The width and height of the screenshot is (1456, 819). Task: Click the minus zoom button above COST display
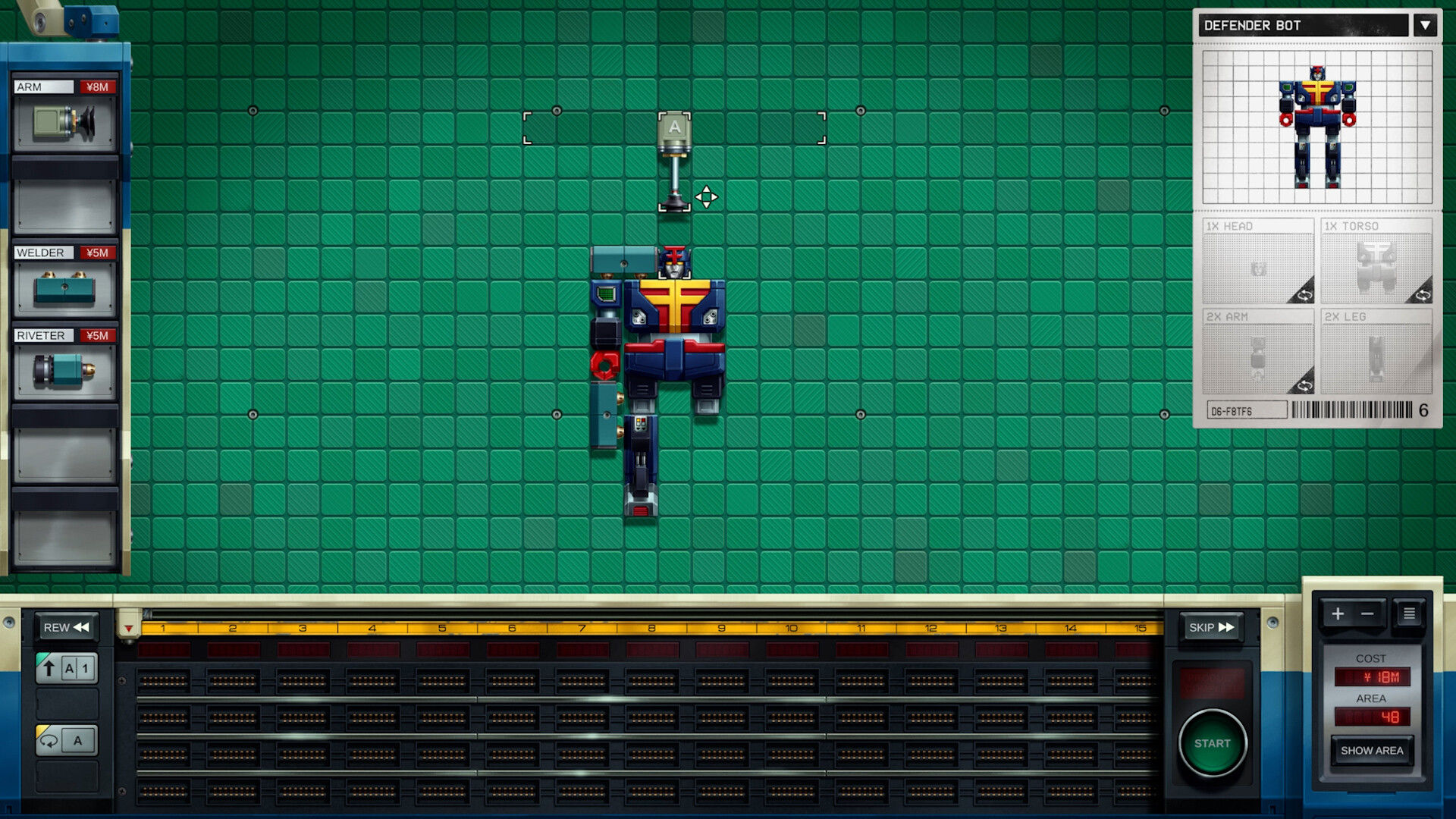[1368, 613]
